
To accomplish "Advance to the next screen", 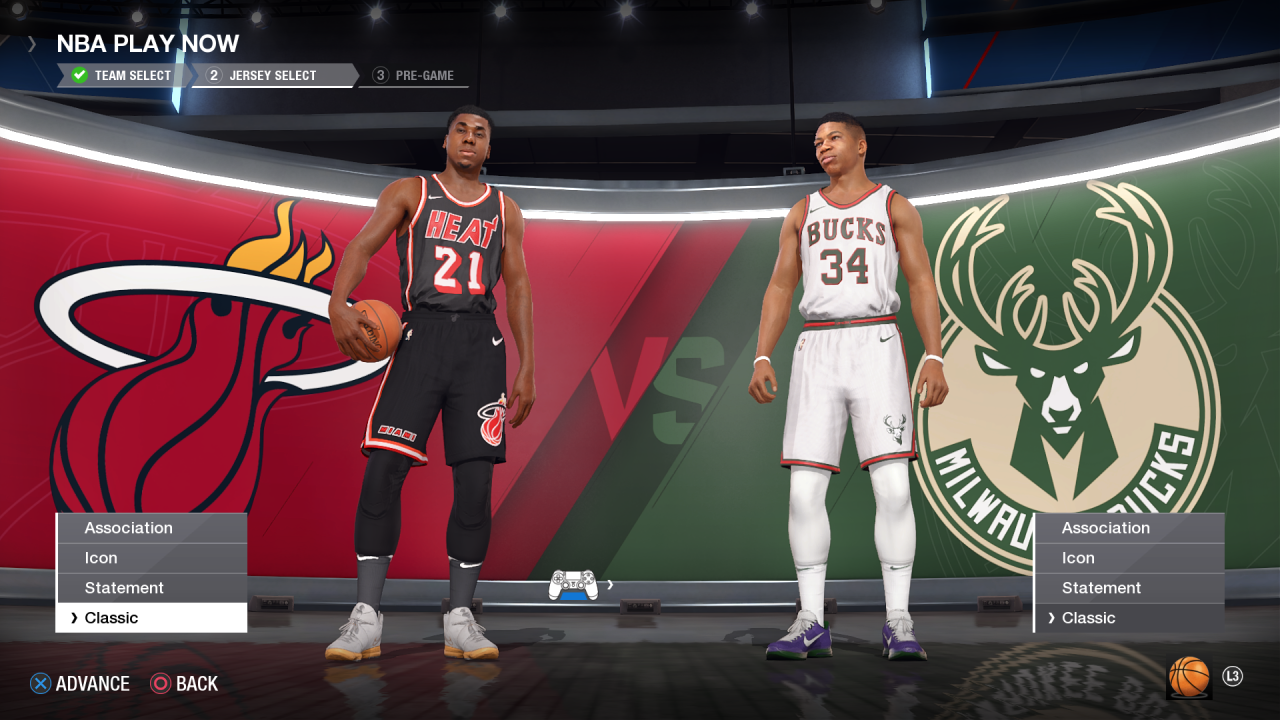I will pyautogui.click(x=80, y=684).
